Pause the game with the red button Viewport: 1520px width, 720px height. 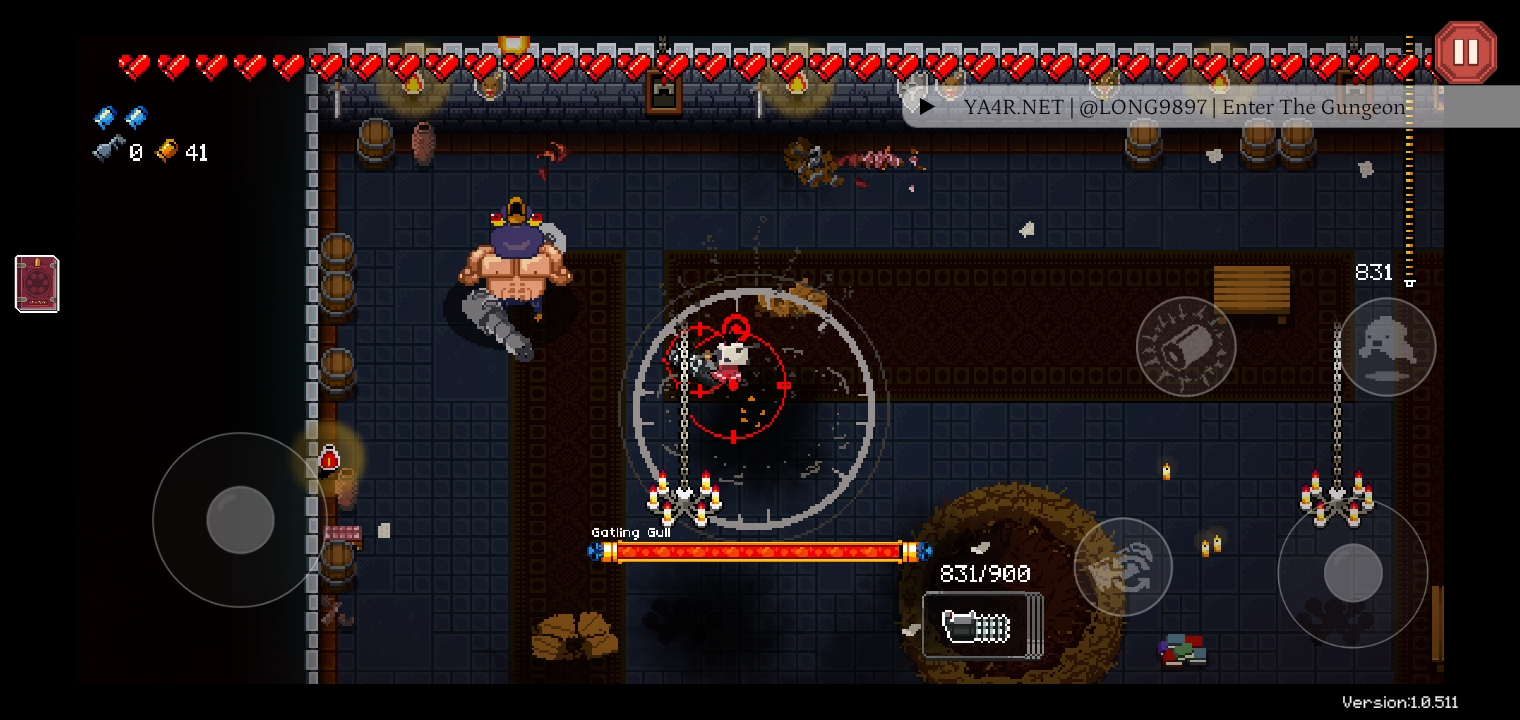[x=1465, y=52]
